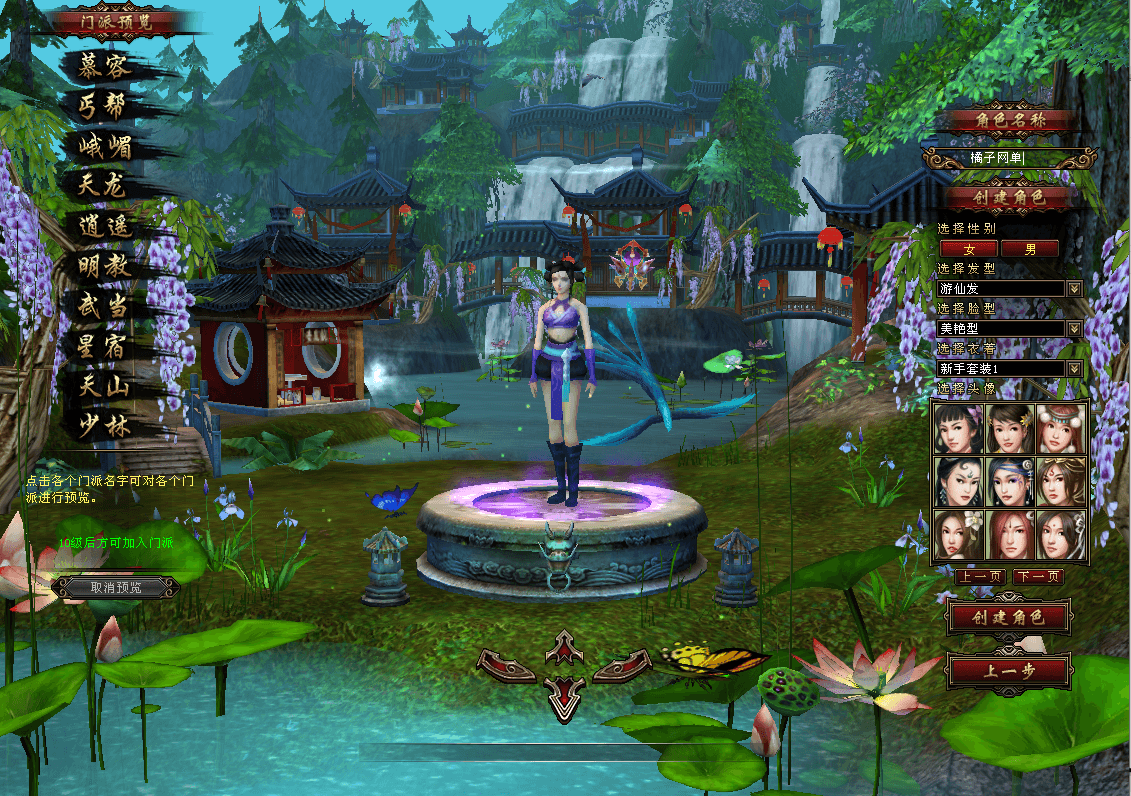
Task: Open the hairstyle dropdown showing 游仙发
Action: click(x=1074, y=288)
